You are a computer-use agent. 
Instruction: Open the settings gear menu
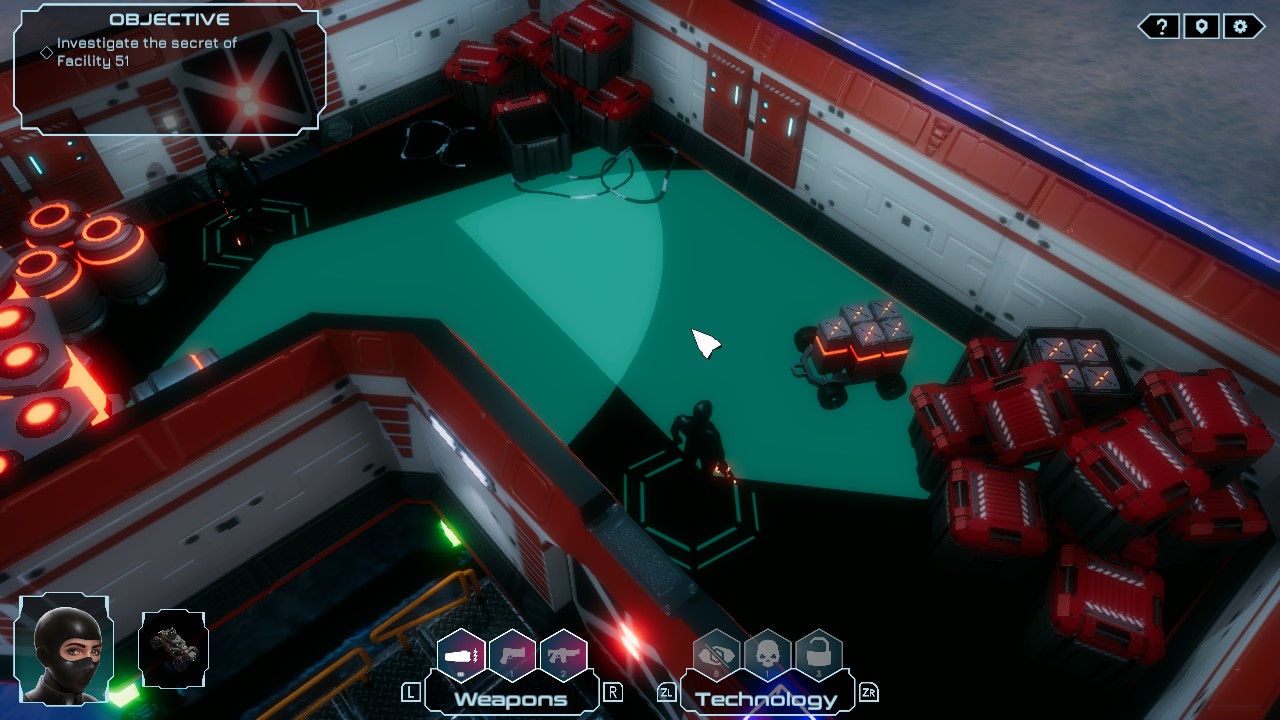point(1240,26)
